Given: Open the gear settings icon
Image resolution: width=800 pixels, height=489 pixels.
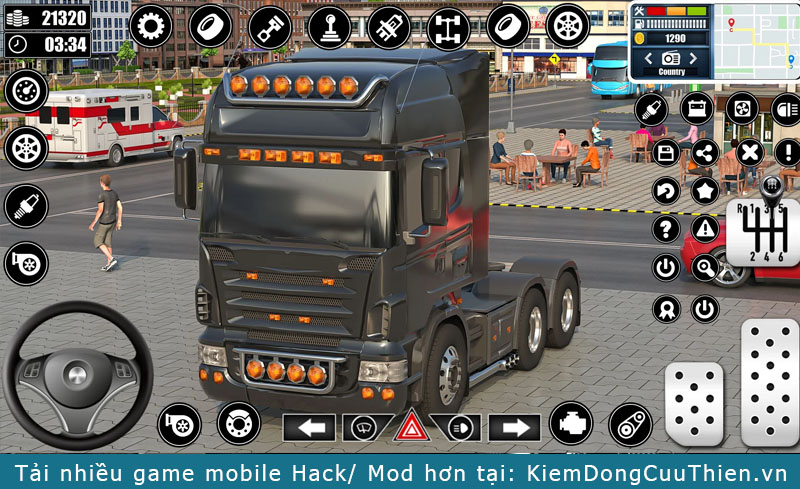Looking at the screenshot, I should click(150, 25).
